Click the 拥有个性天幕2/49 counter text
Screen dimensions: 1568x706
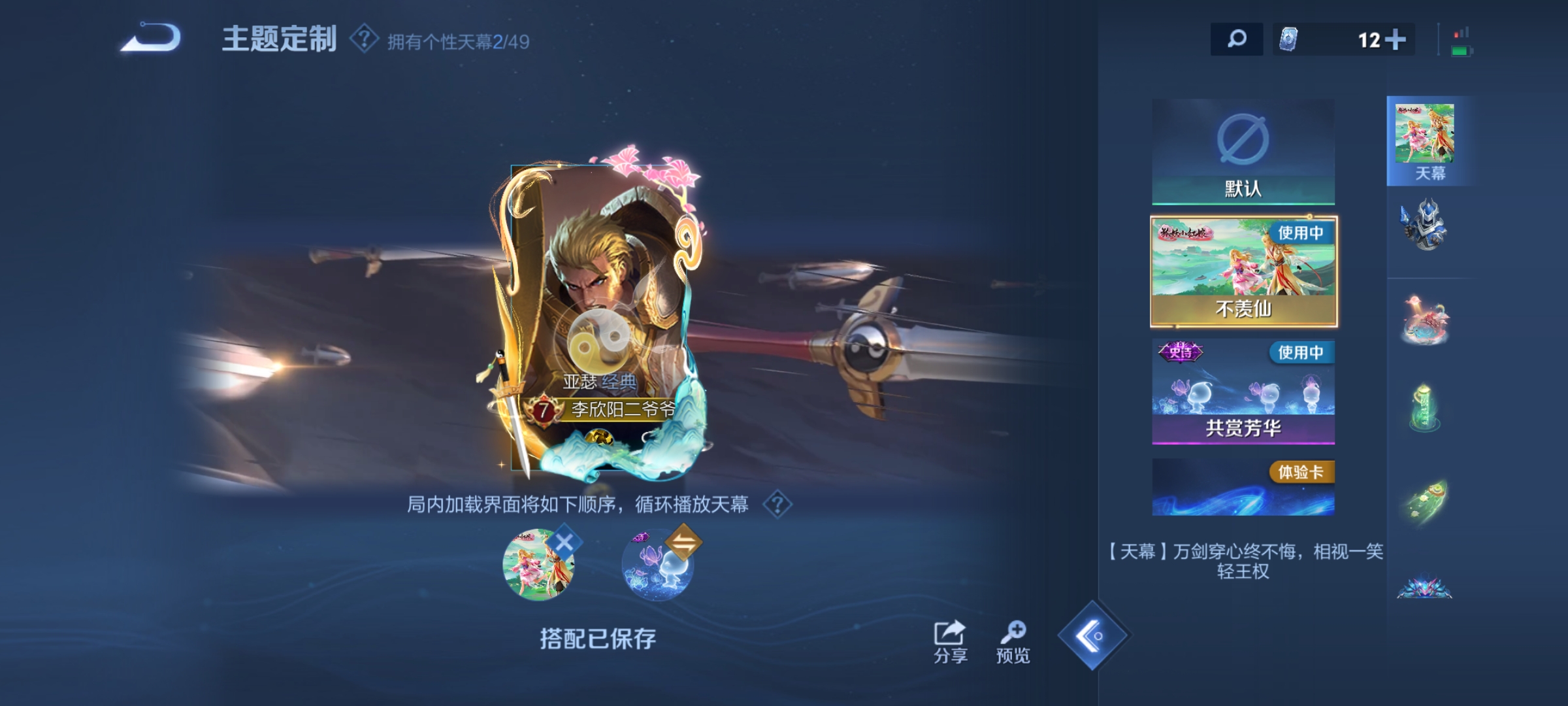[x=457, y=41]
